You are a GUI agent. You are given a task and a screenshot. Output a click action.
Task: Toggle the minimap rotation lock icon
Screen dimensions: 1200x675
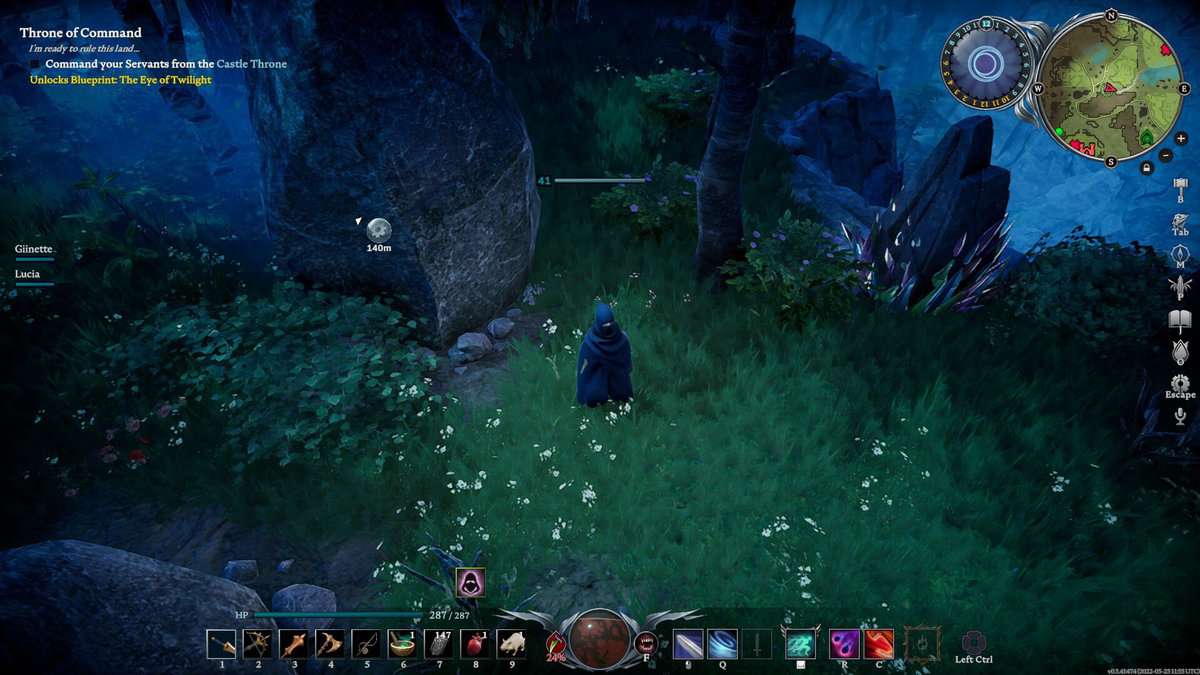pyautogui.click(x=1146, y=168)
